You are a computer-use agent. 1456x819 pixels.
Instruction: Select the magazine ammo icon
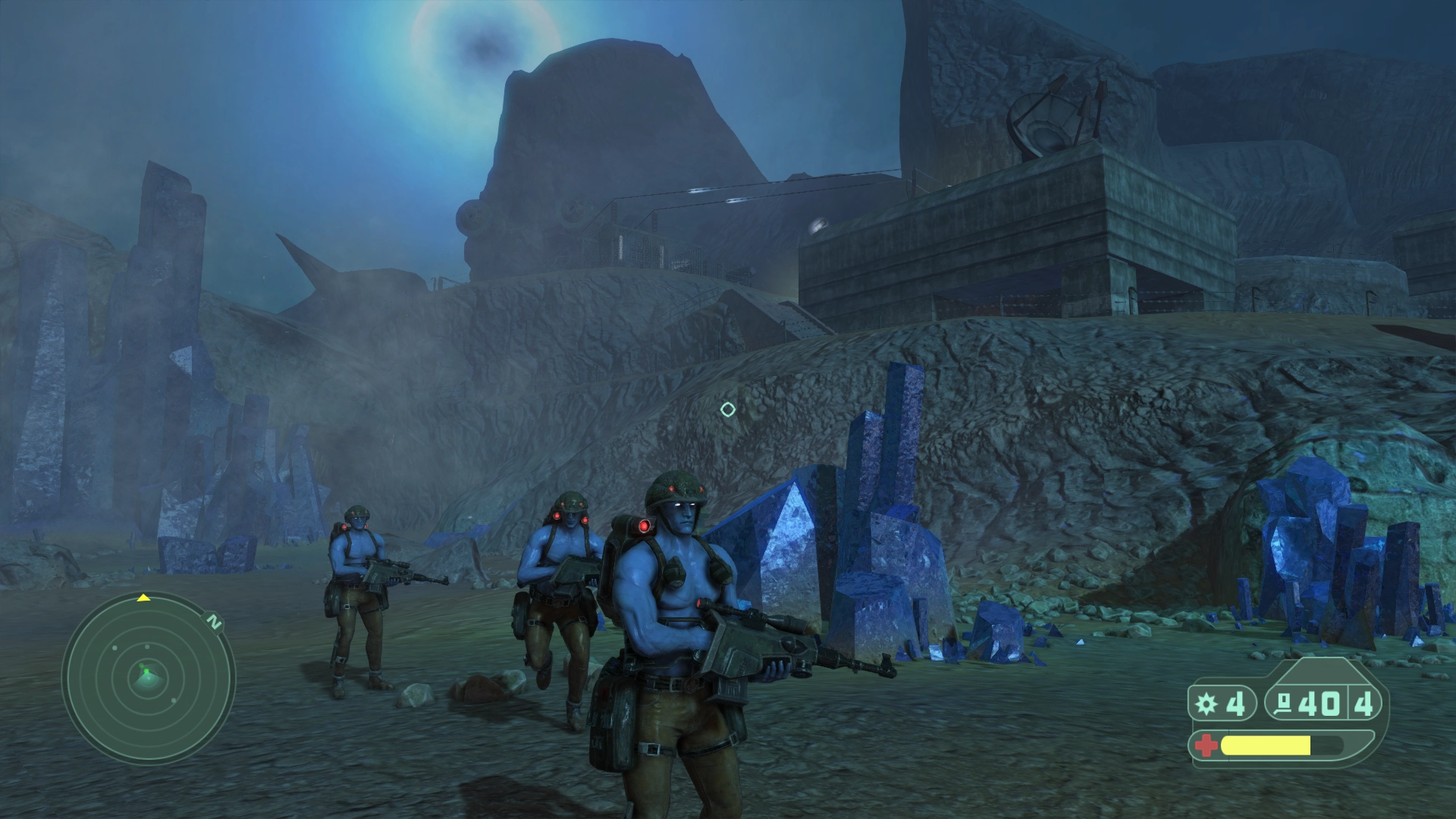[1284, 704]
